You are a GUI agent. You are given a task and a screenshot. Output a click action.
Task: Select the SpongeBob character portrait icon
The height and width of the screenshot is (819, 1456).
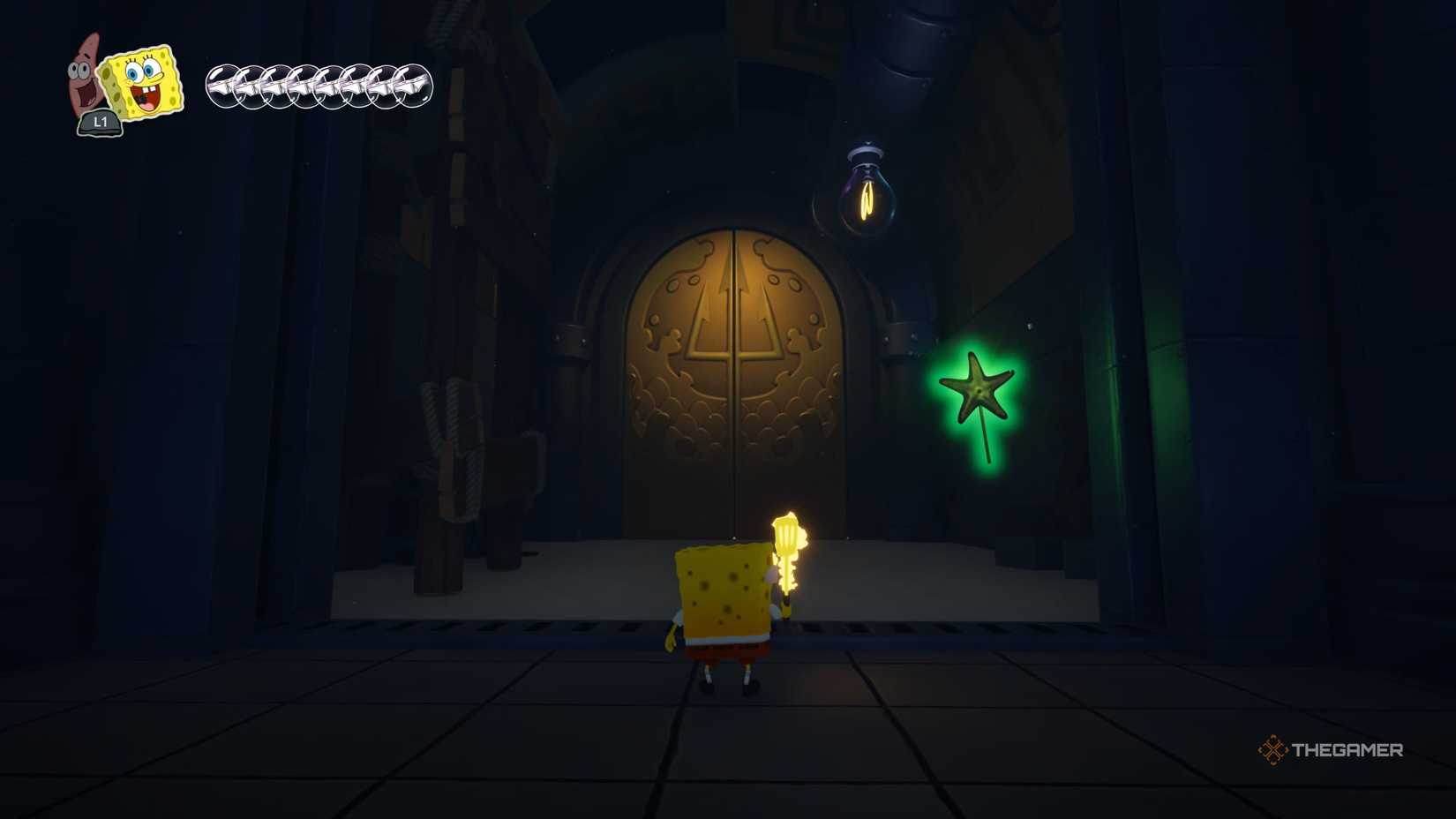pos(141,79)
